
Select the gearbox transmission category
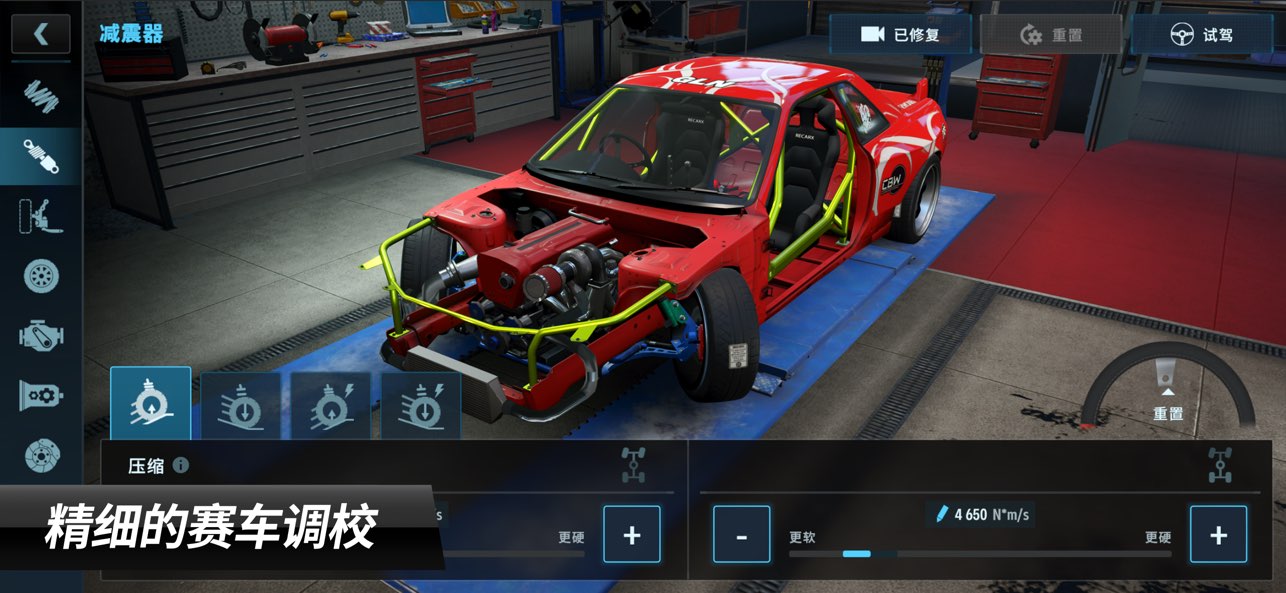click(x=41, y=395)
